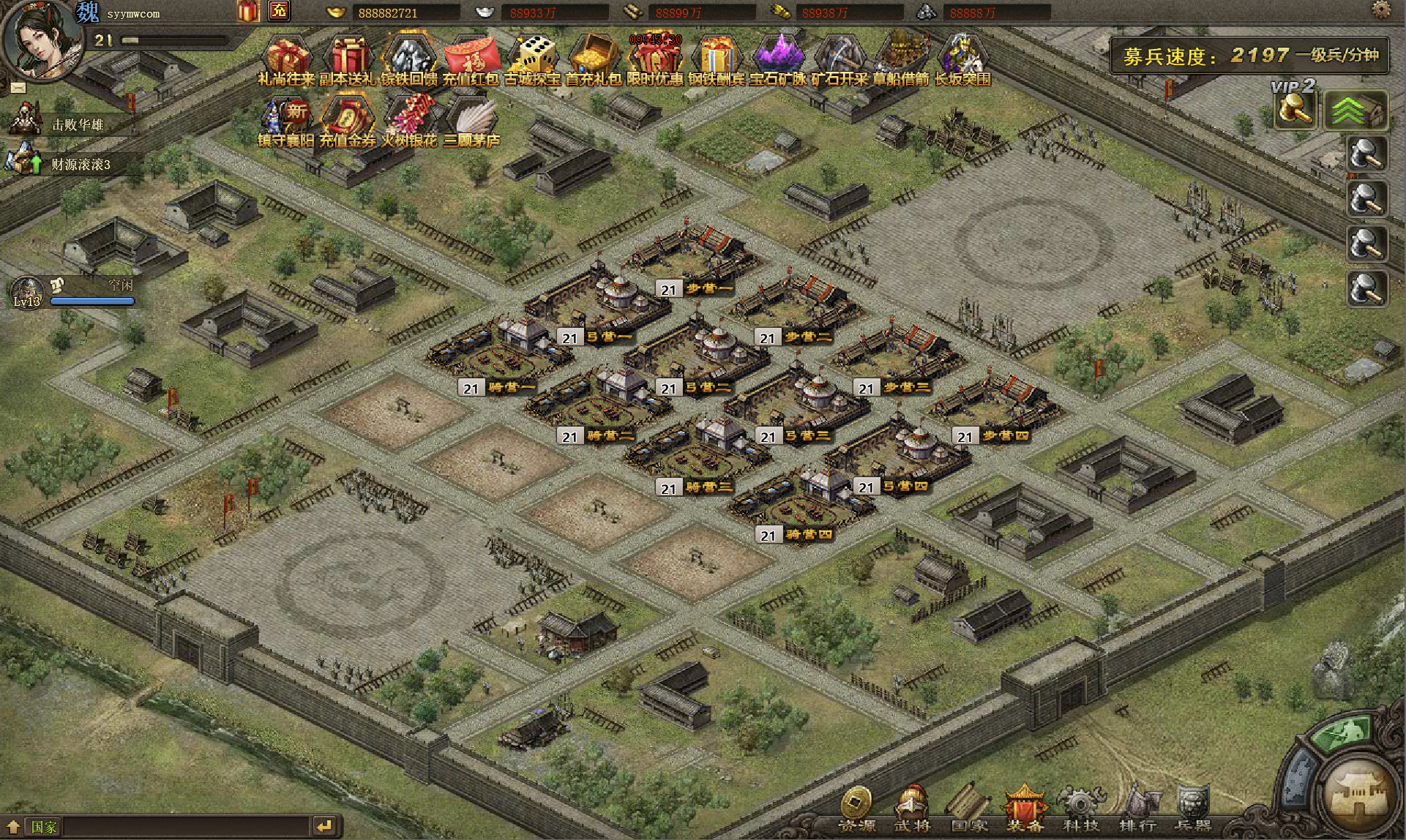
Task: Select the 击败华雄 quest tracker
Action: tap(75, 124)
